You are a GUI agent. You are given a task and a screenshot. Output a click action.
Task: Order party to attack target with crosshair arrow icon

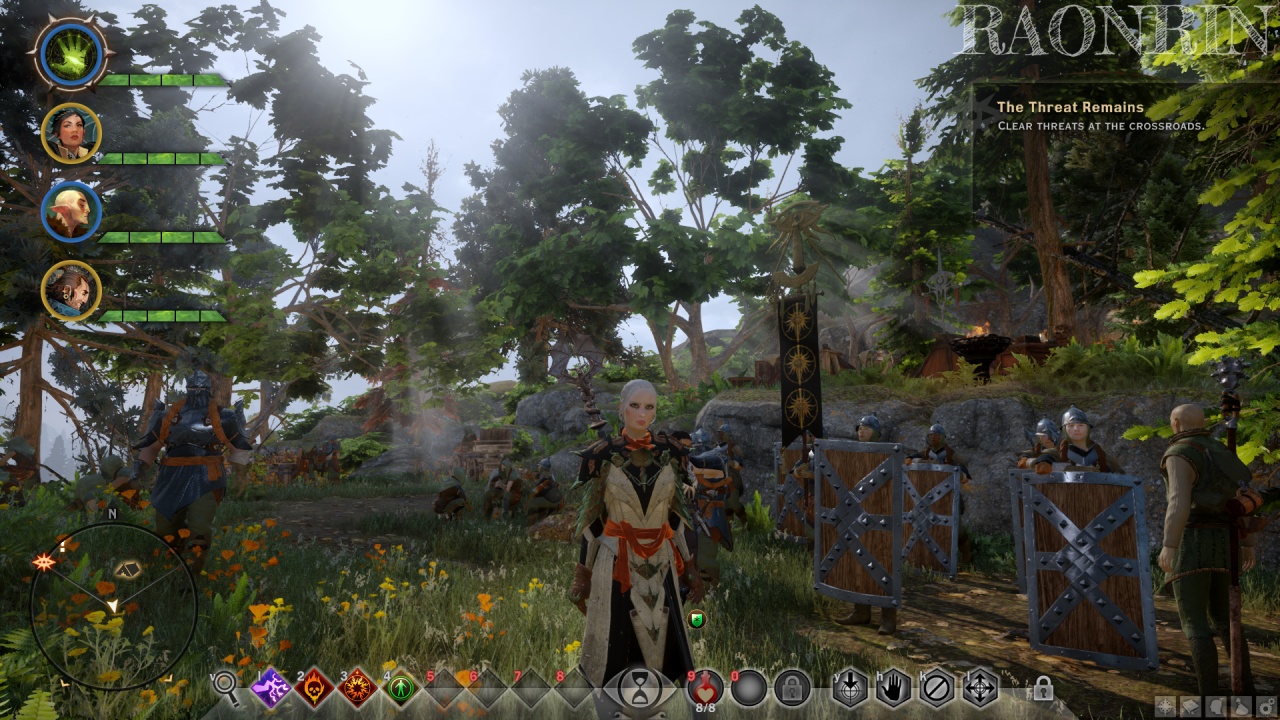click(x=850, y=688)
